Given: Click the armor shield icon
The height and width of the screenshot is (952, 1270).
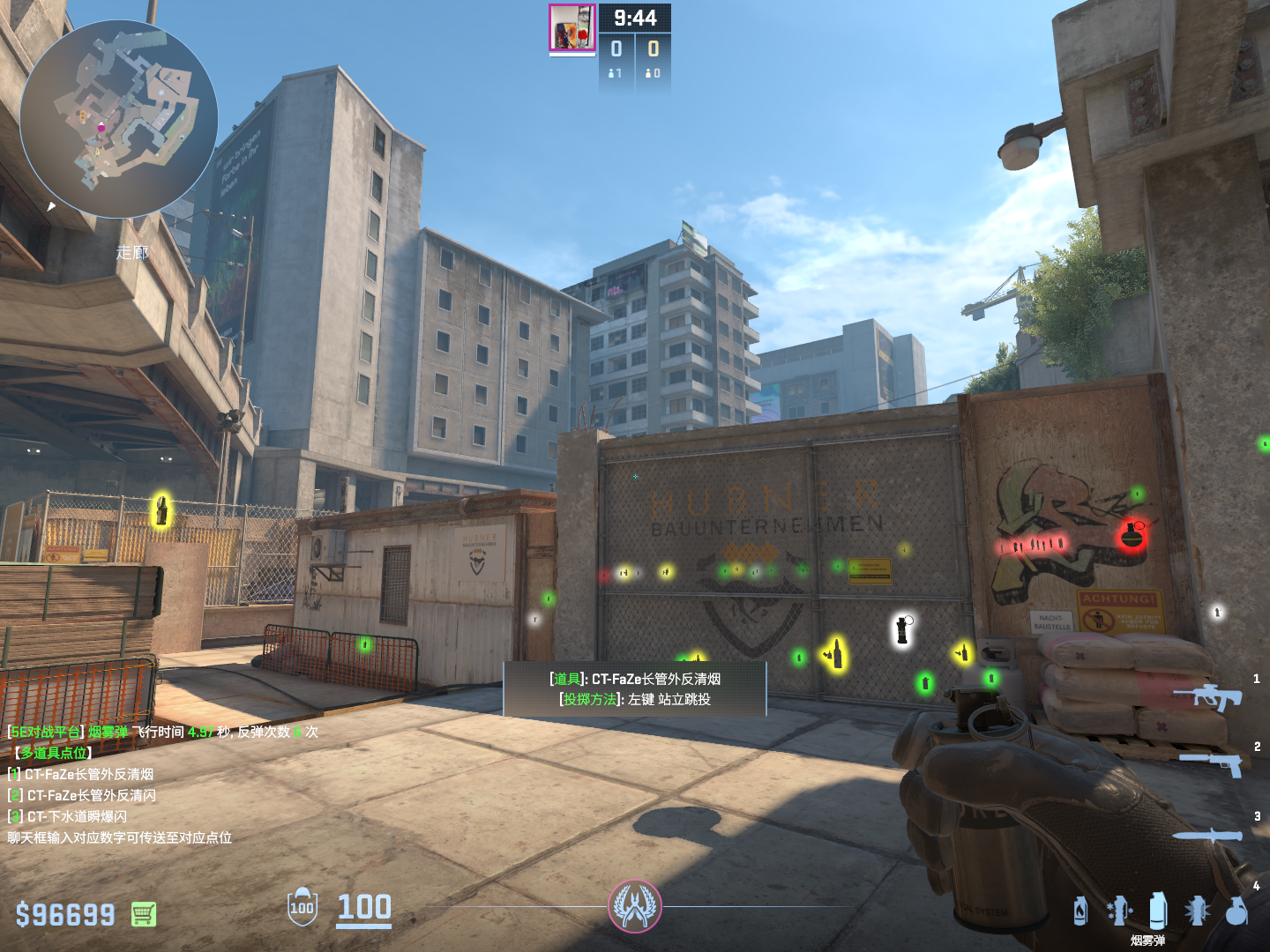Looking at the screenshot, I should pyautogui.click(x=302, y=907).
